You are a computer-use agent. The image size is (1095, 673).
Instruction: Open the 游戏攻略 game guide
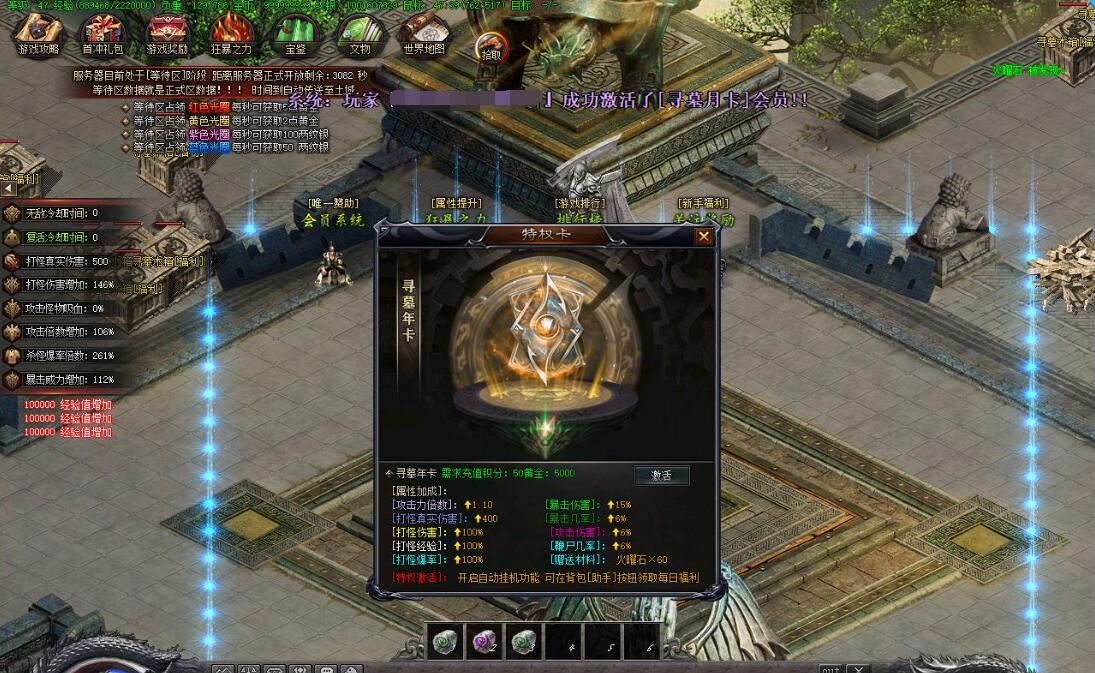click(39, 35)
